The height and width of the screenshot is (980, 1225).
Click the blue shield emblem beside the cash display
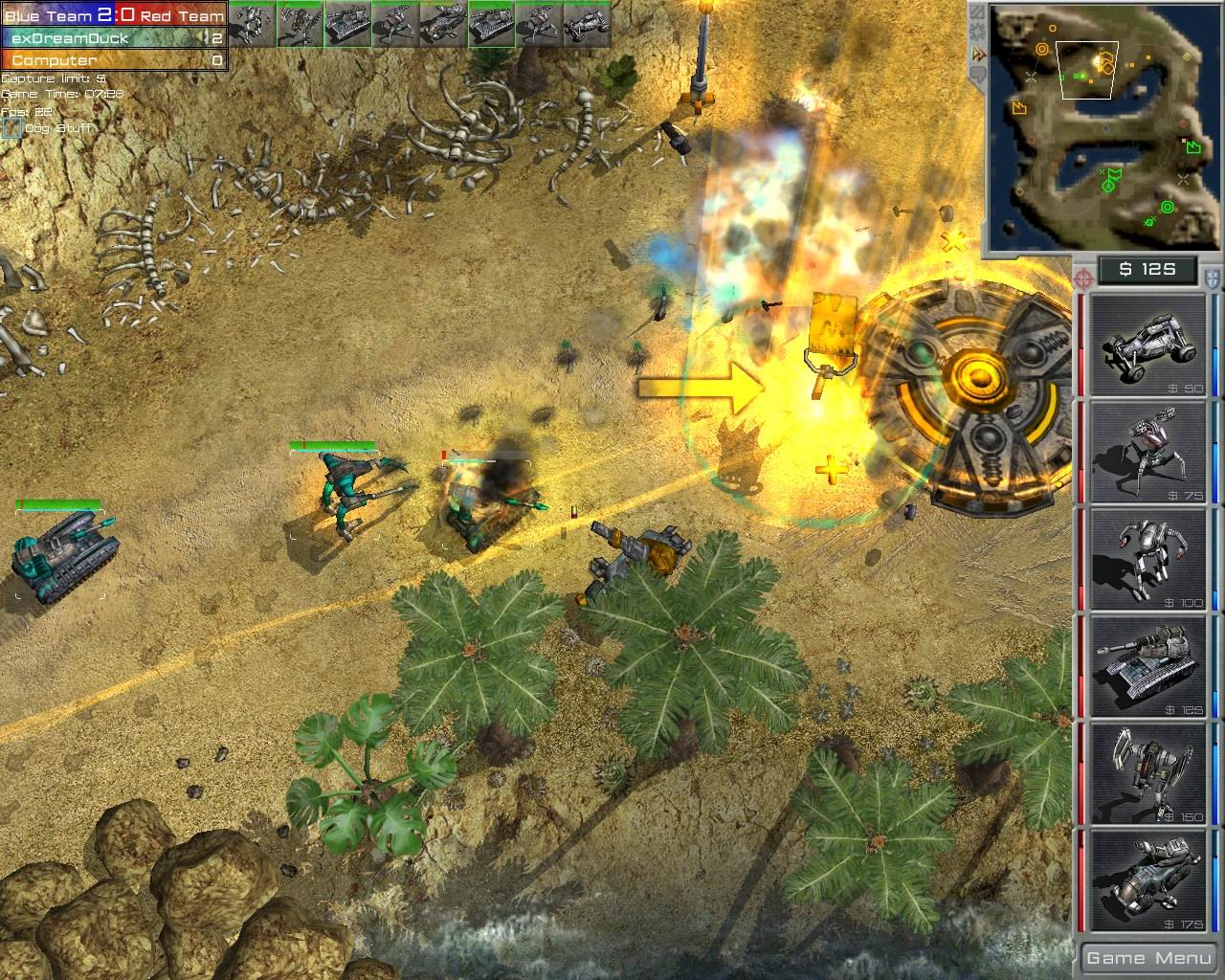pyautogui.click(x=1210, y=278)
